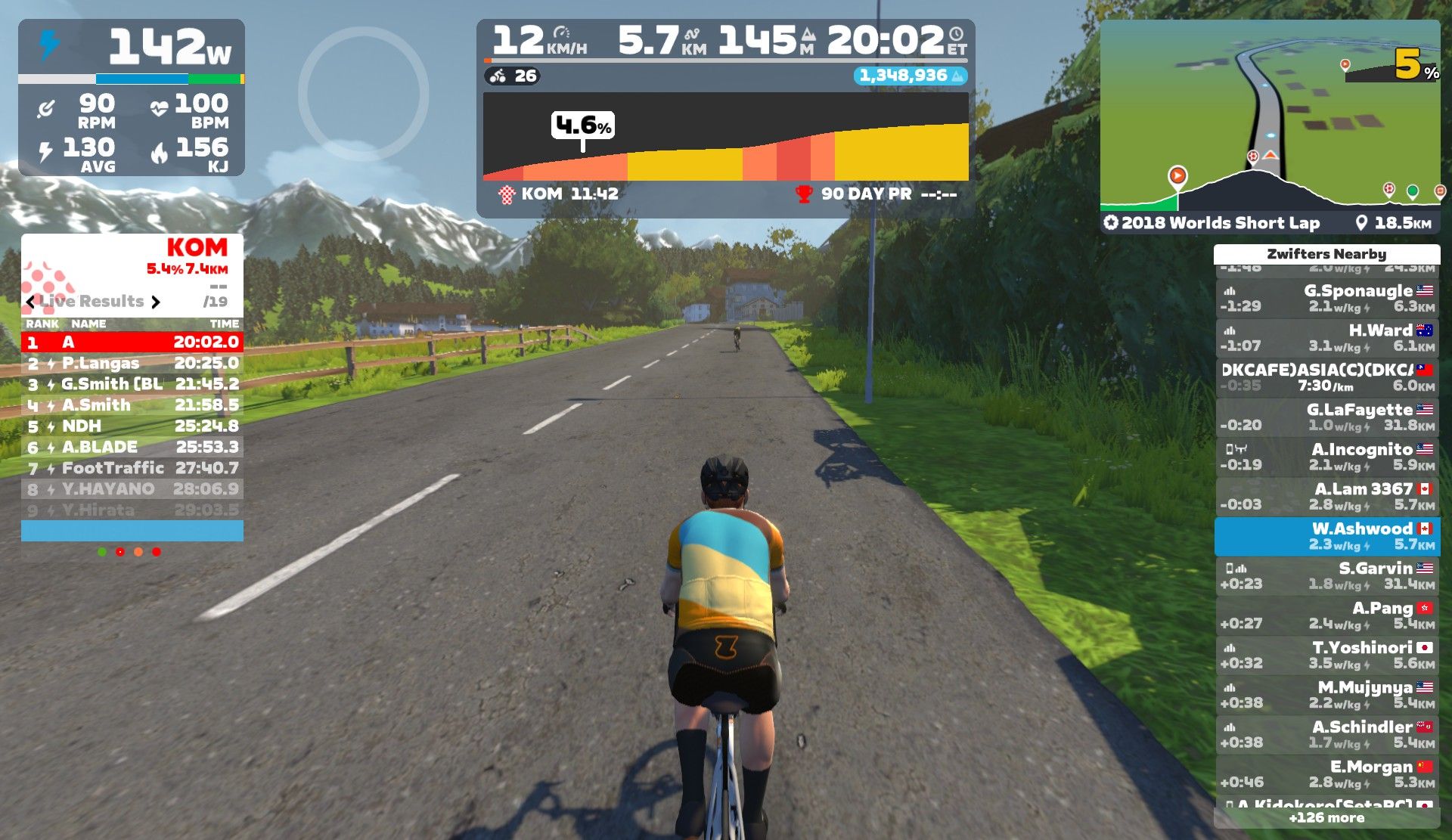
Task: Choose G.LaFayette from Zwifters Nearby
Action: point(1326,417)
